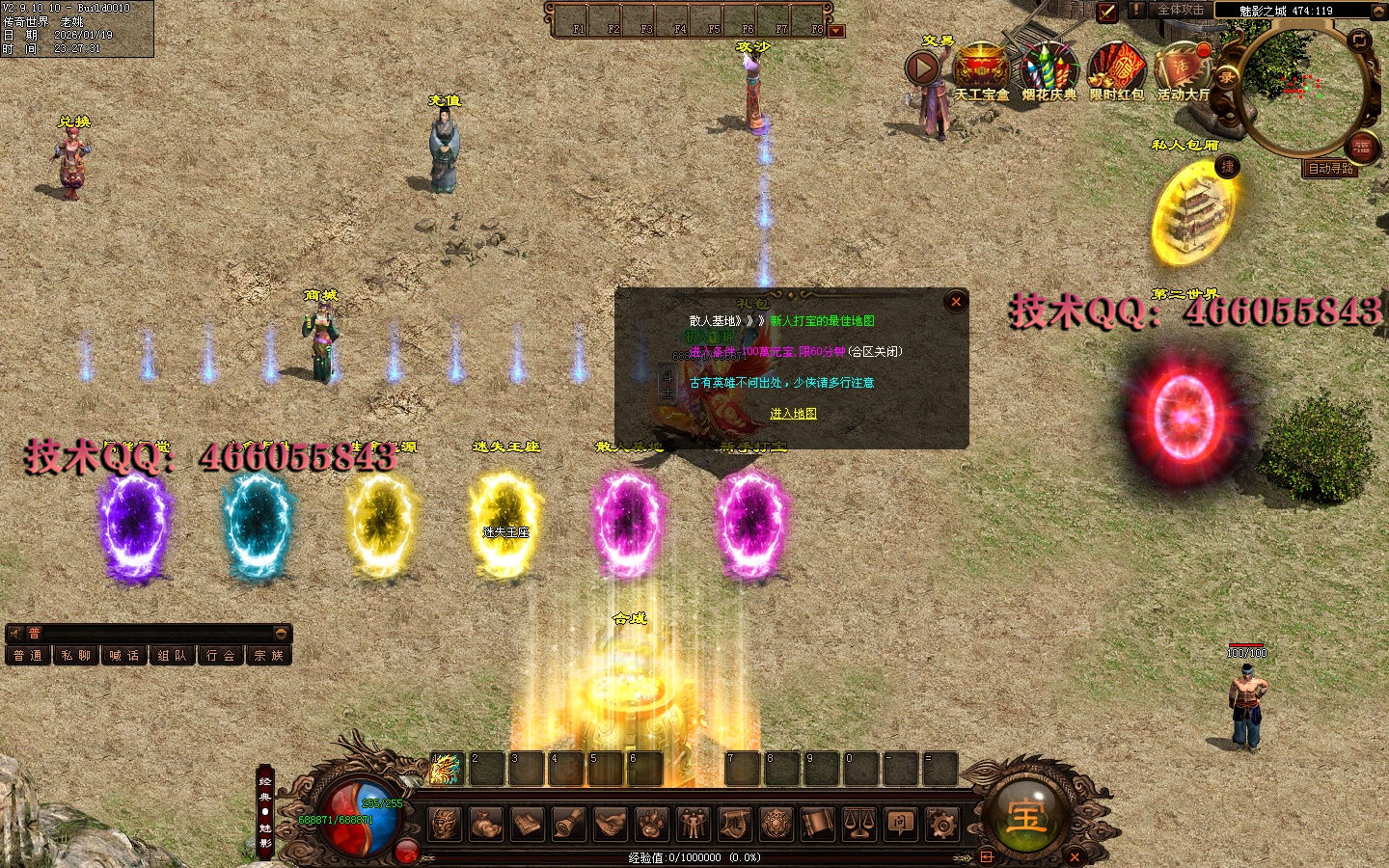
Task: Open the gear settings icon
Action: pyautogui.click(x=941, y=824)
